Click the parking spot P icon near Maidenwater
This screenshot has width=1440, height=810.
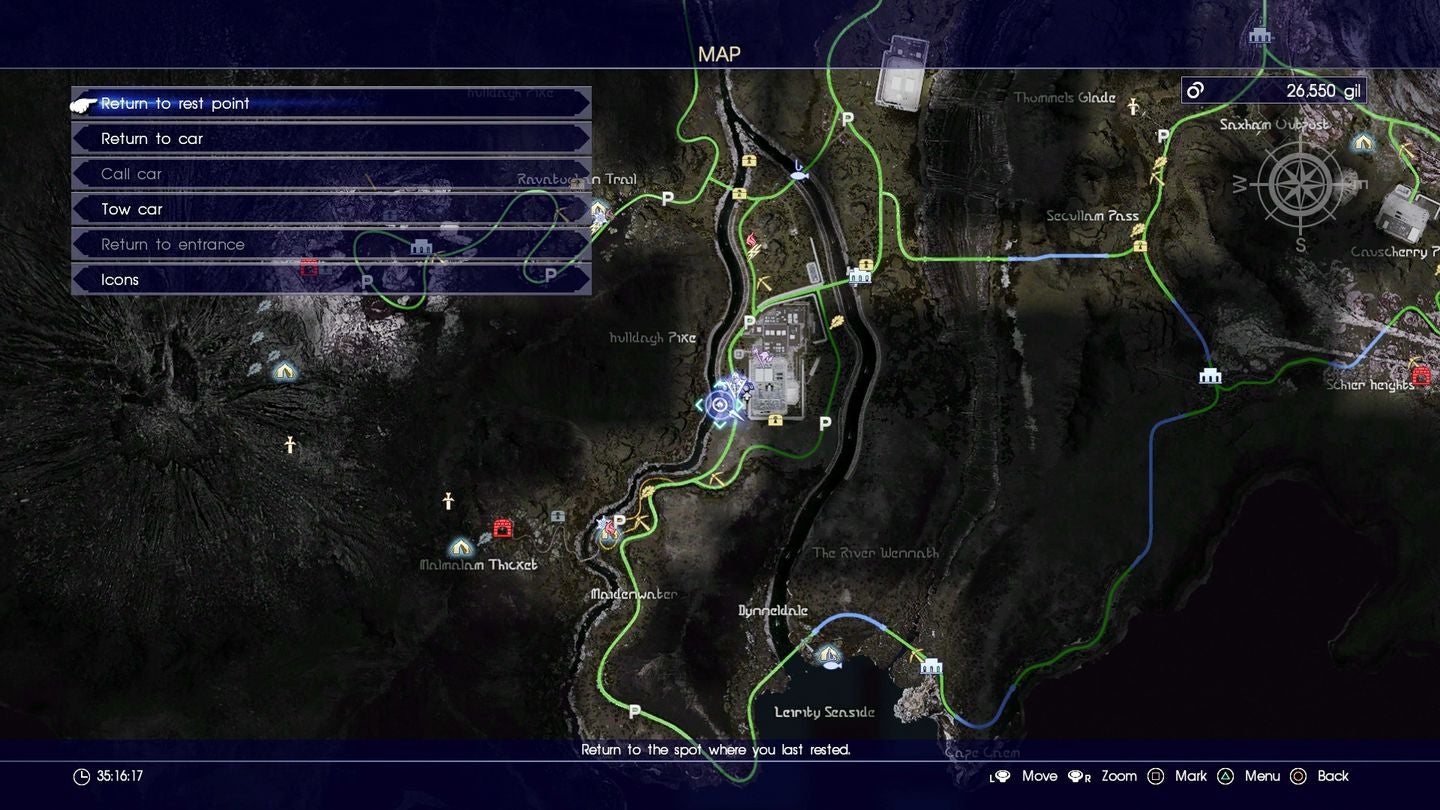pos(620,521)
